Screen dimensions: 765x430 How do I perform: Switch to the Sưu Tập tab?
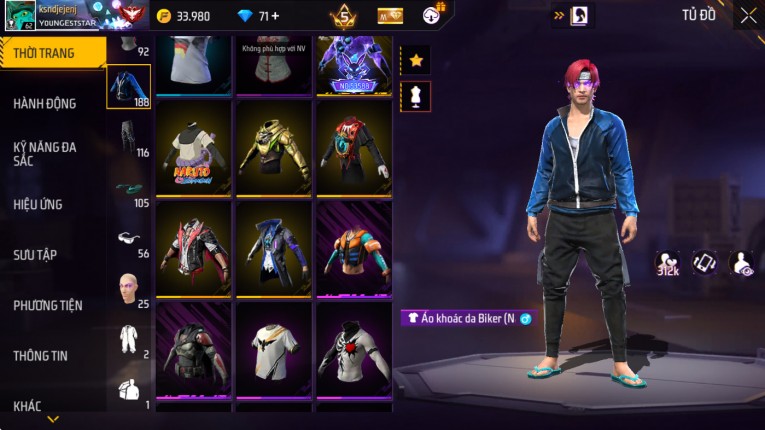pyautogui.click(x=35, y=254)
